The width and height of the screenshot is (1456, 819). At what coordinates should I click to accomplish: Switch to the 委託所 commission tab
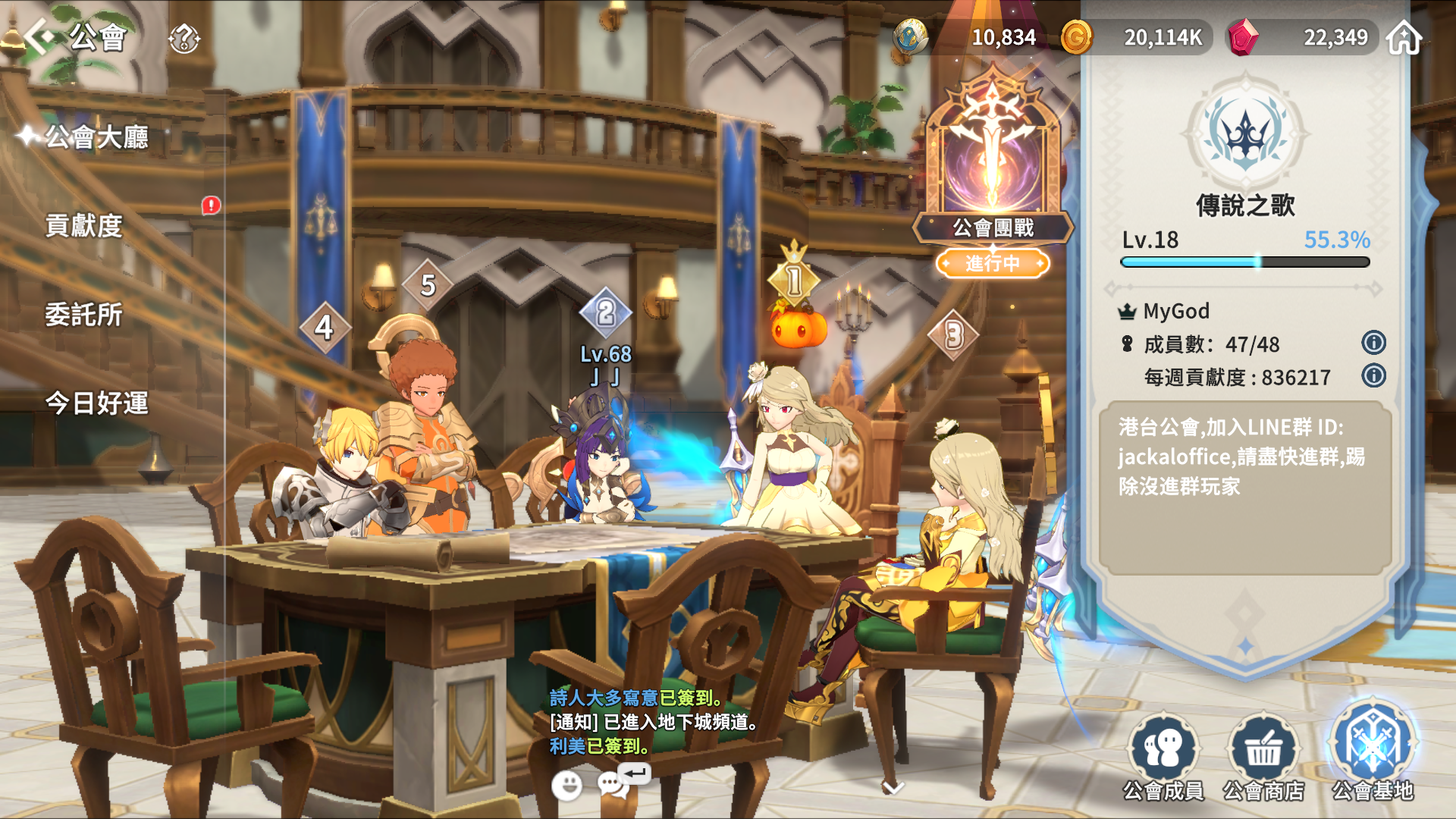(83, 314)
